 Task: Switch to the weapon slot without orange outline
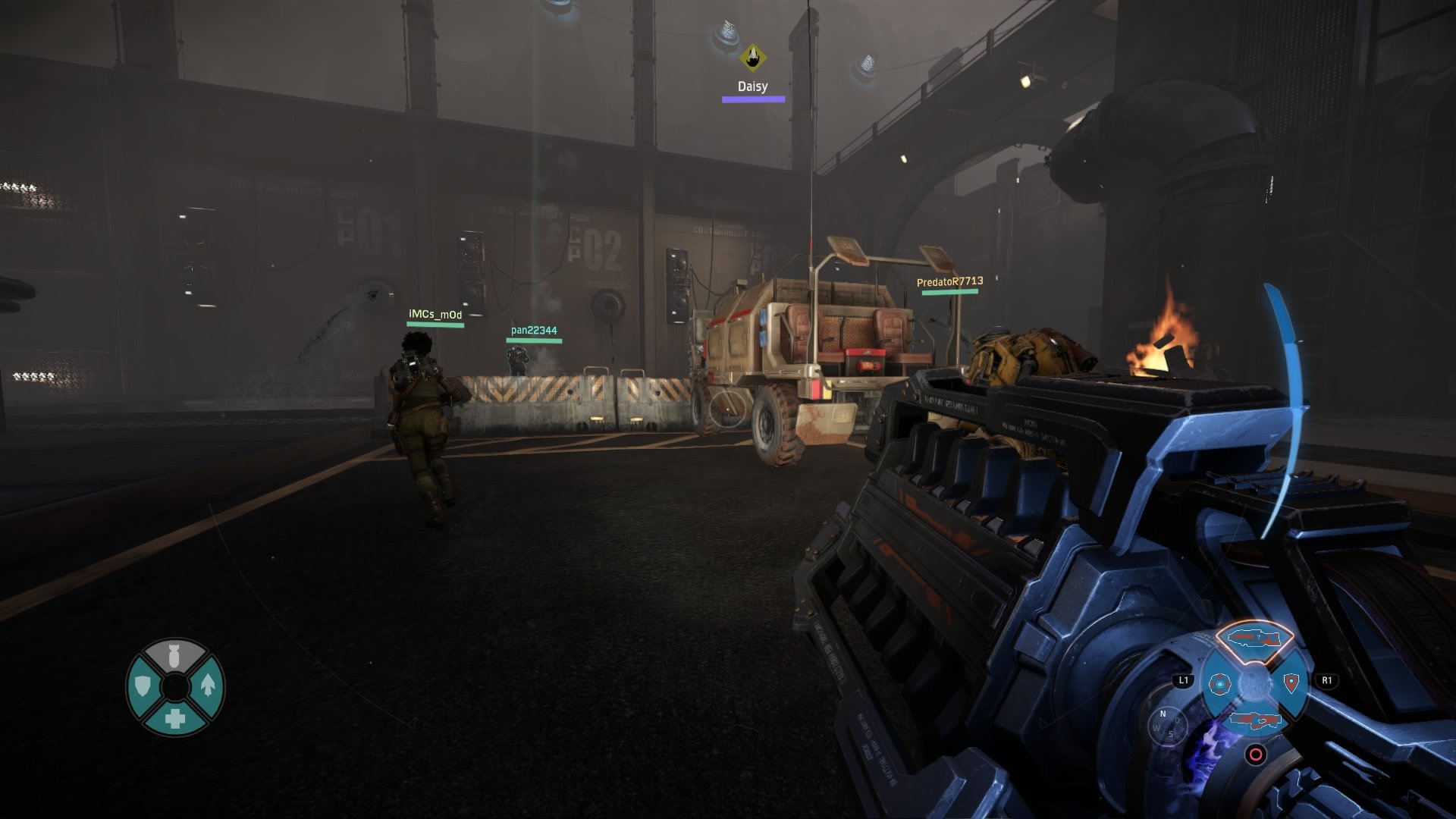coord(1255,719)
